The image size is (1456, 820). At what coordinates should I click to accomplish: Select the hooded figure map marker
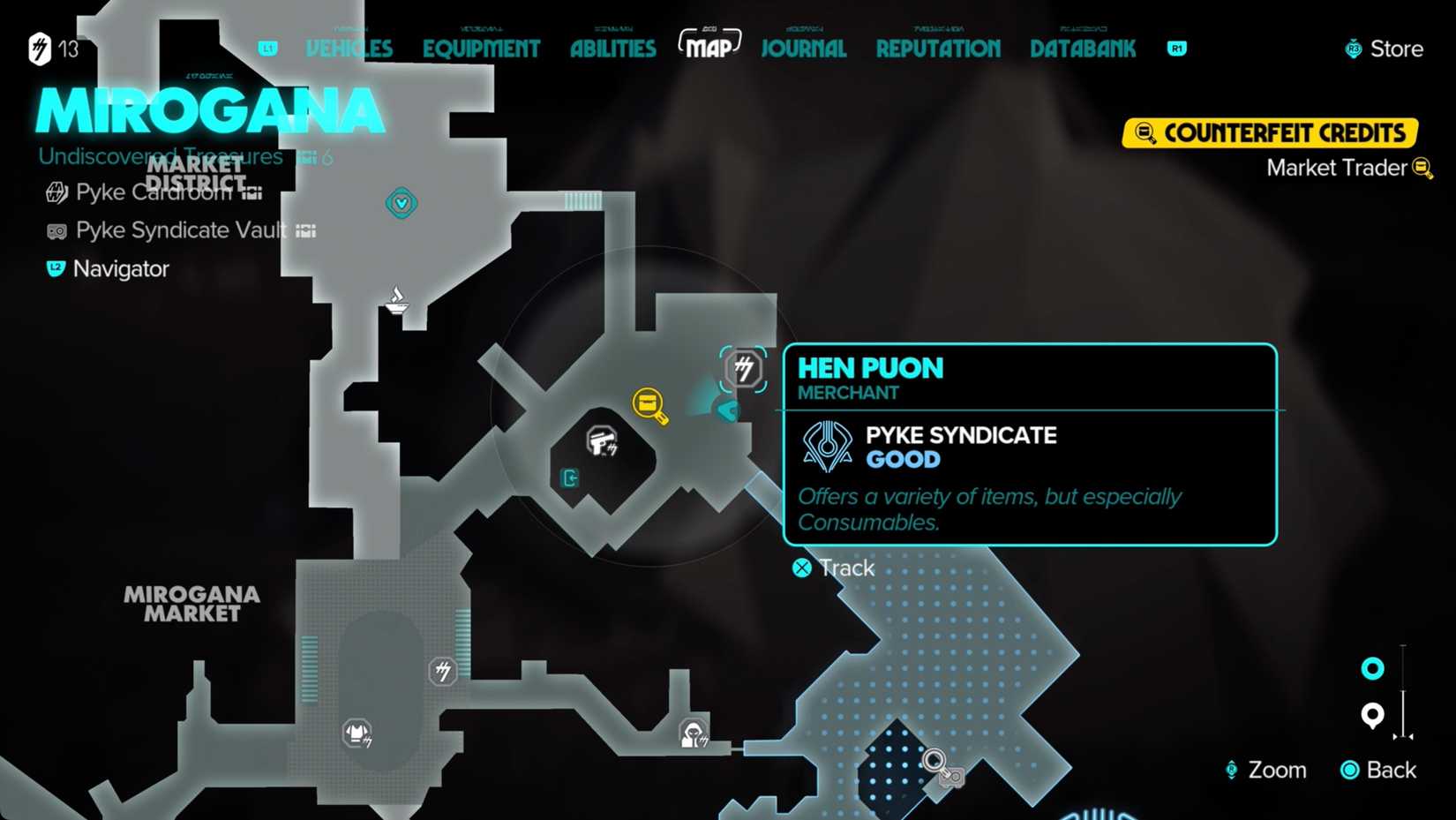[694, 733]
